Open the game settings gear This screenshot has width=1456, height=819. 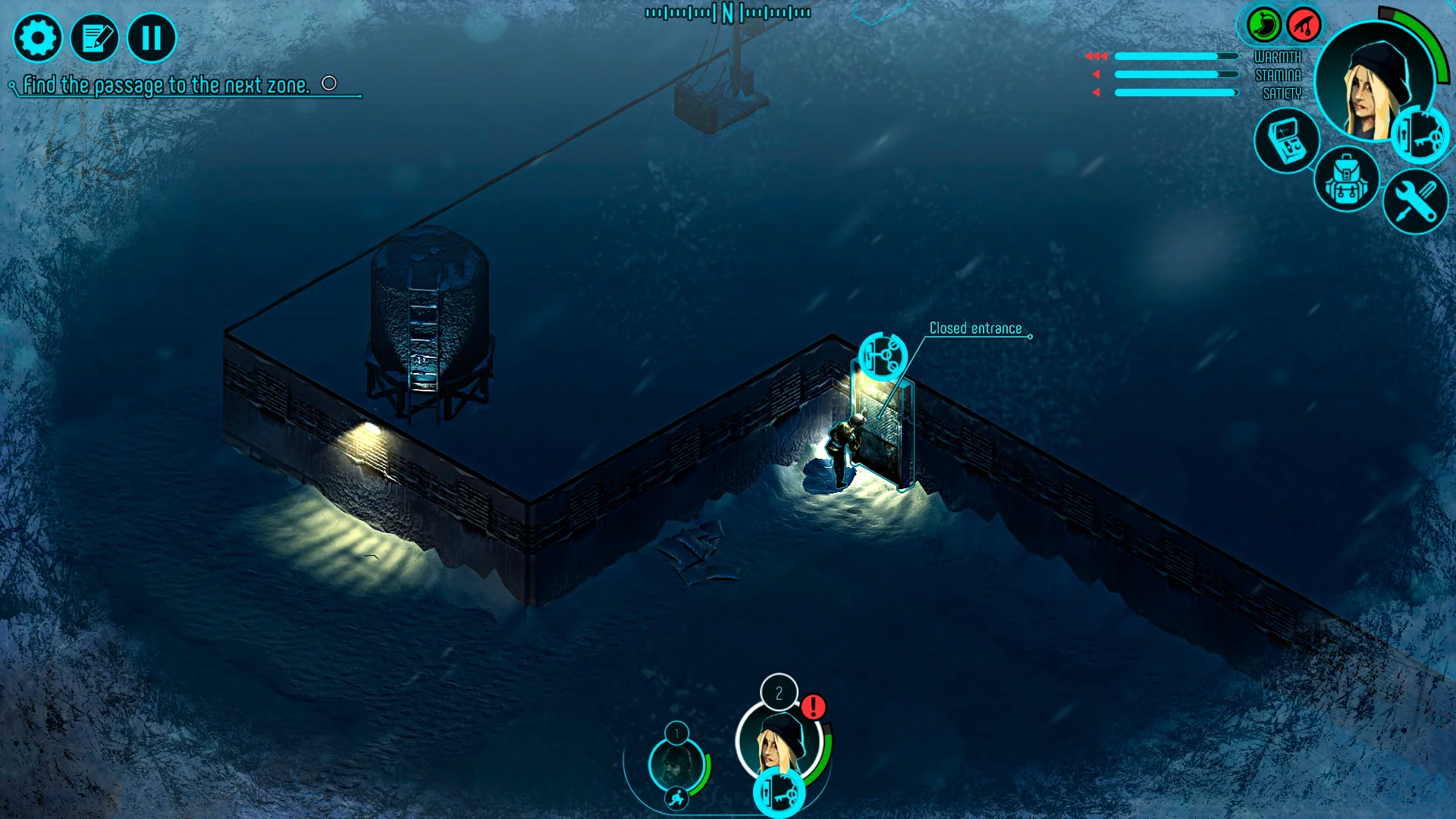[x=38, y=38]
